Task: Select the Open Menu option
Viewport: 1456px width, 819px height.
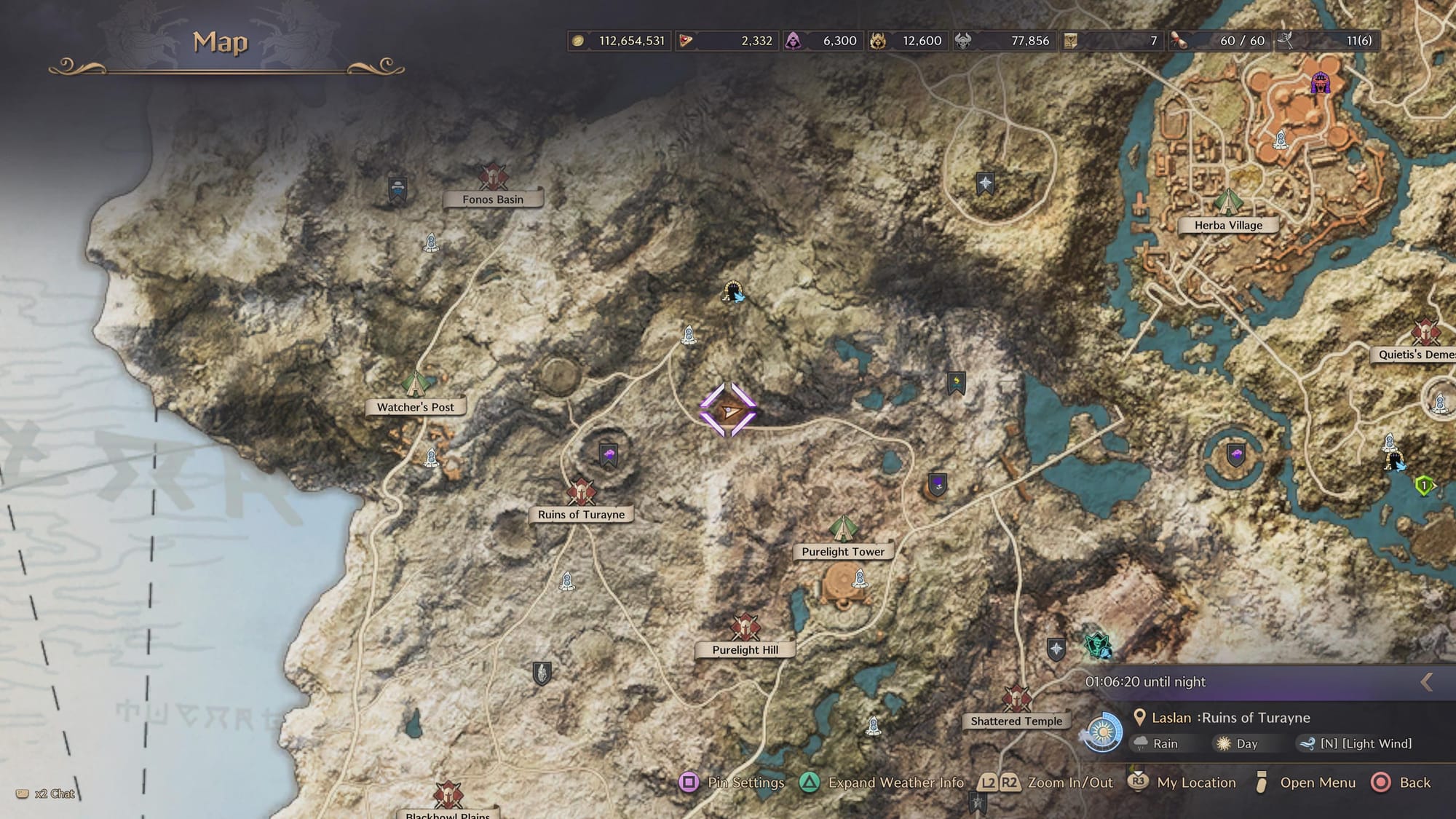Action: coord(1305,783)
